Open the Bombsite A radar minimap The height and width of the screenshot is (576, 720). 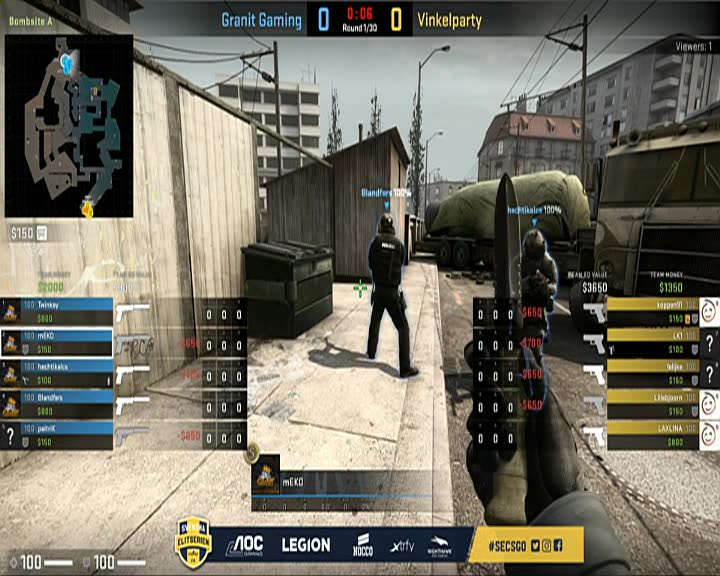tap(69, 125)
